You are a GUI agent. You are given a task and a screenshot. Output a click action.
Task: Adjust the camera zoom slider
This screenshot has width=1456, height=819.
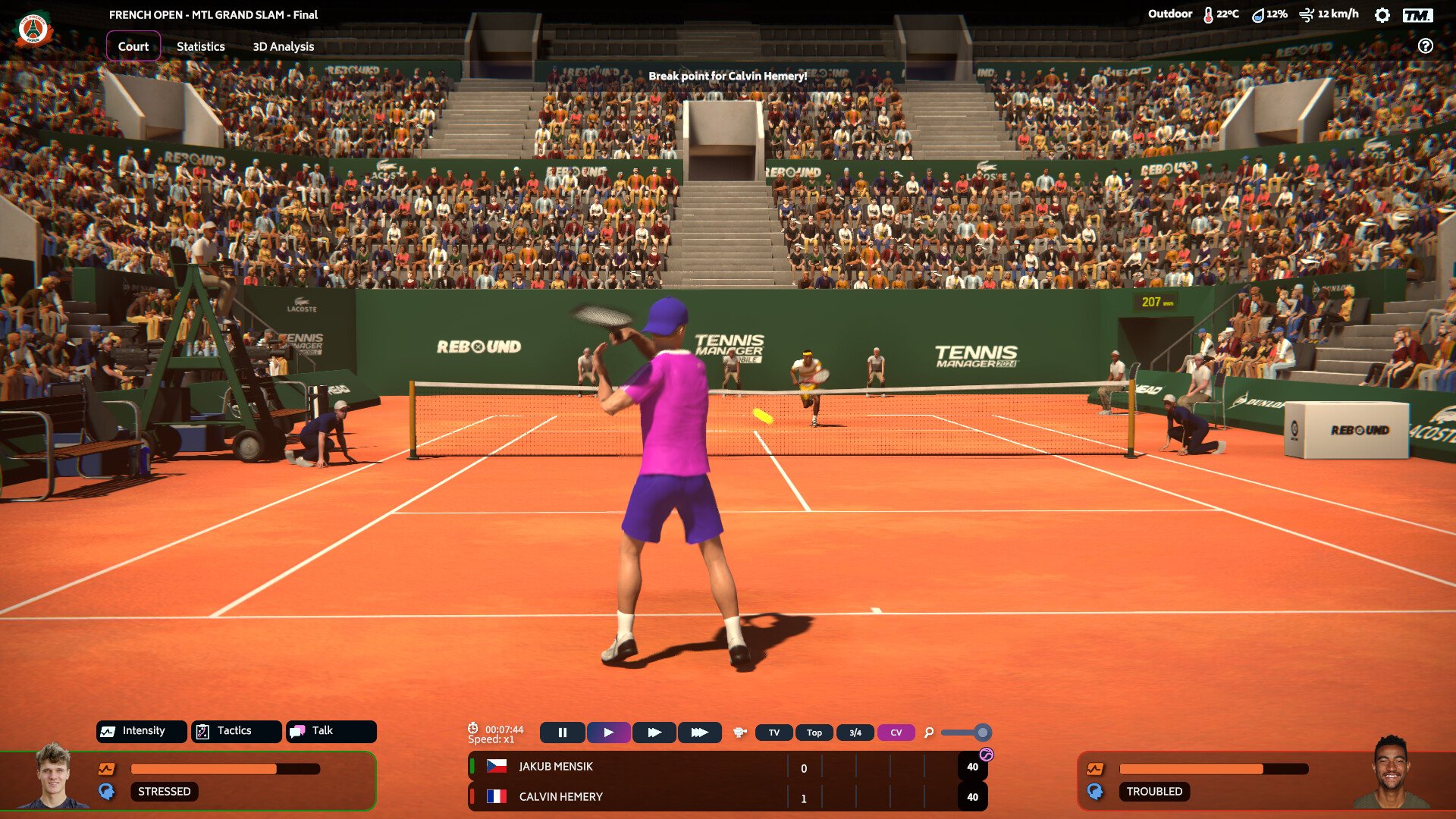coord(982,733)
